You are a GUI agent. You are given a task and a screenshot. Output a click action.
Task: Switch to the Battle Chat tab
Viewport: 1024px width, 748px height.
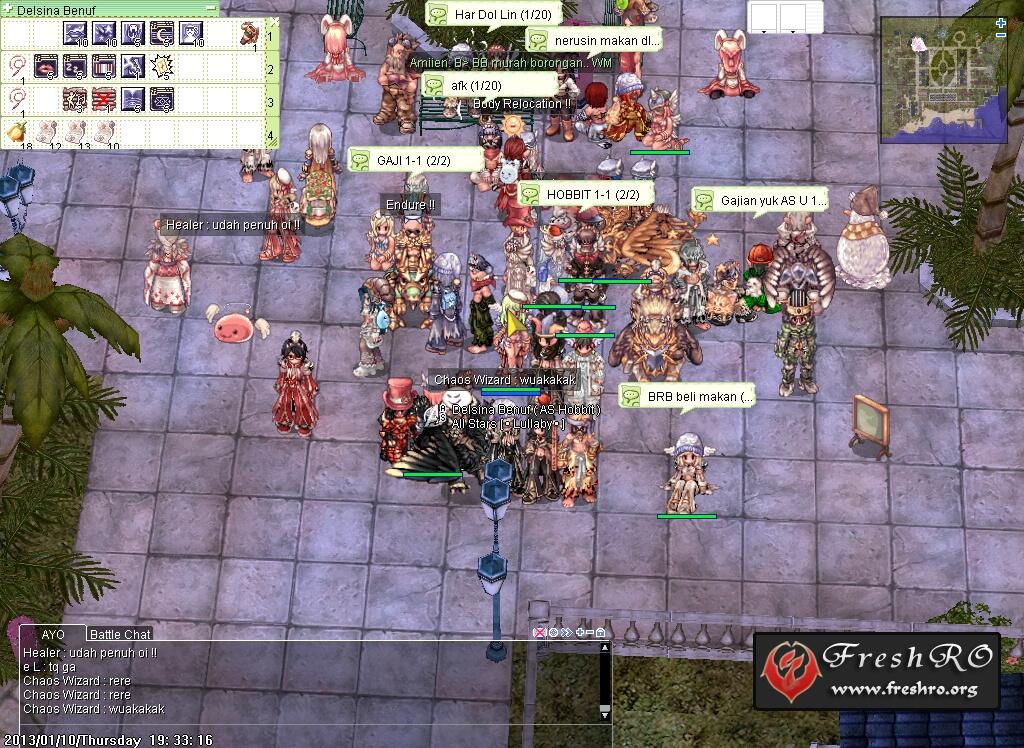(120, 634)
